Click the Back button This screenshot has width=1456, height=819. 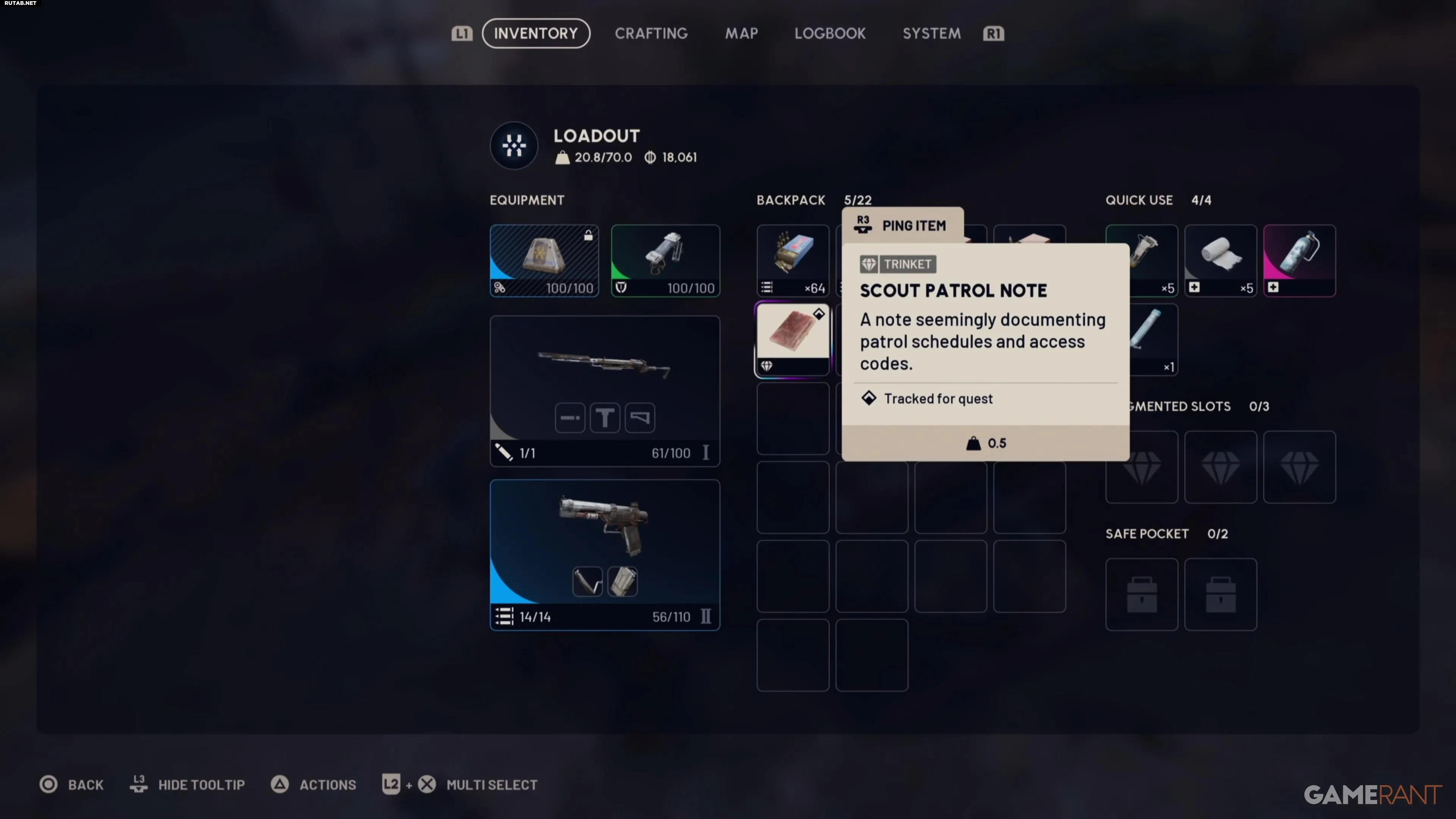click(x=72, y=784)
